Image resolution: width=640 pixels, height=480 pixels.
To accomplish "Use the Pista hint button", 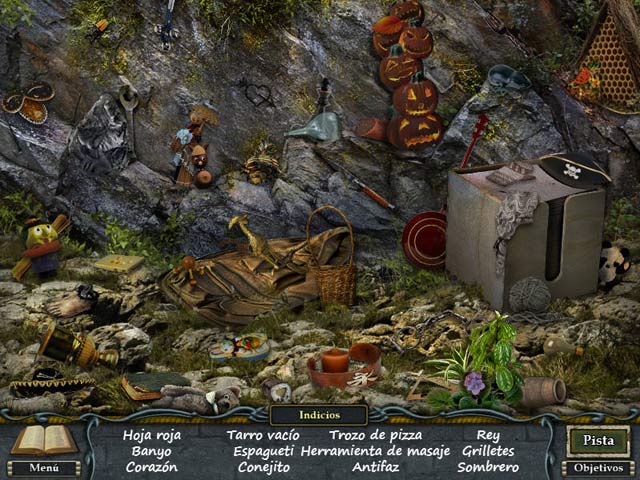I will point(598,440).
